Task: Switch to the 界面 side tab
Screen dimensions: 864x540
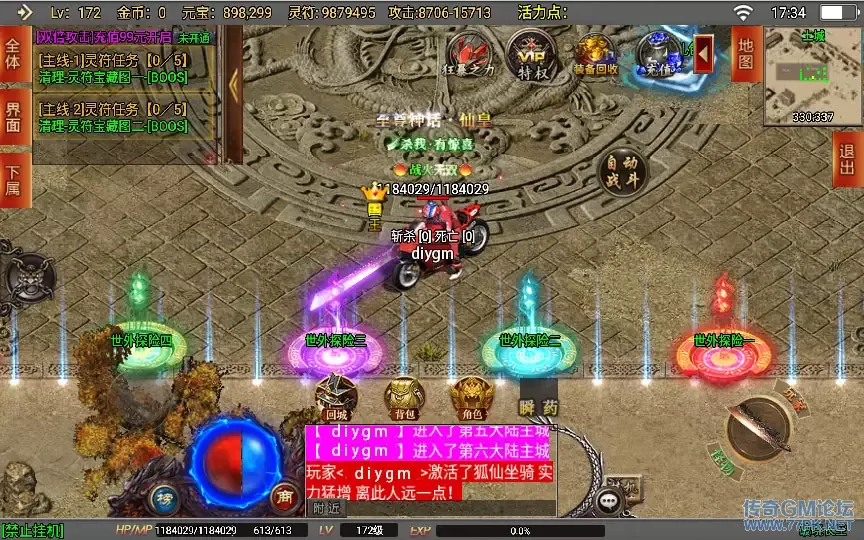Action: (14, 116)
